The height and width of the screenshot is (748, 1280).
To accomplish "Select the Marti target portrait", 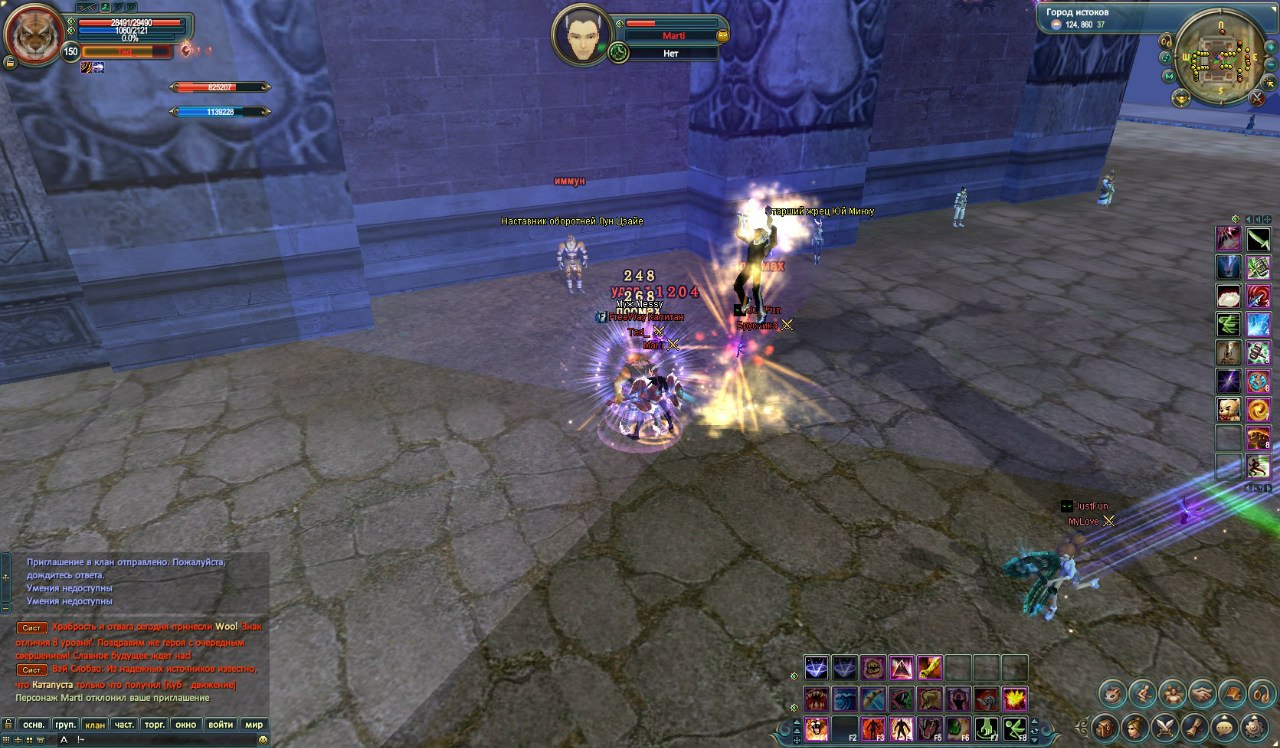I will [x=581, y=33].
